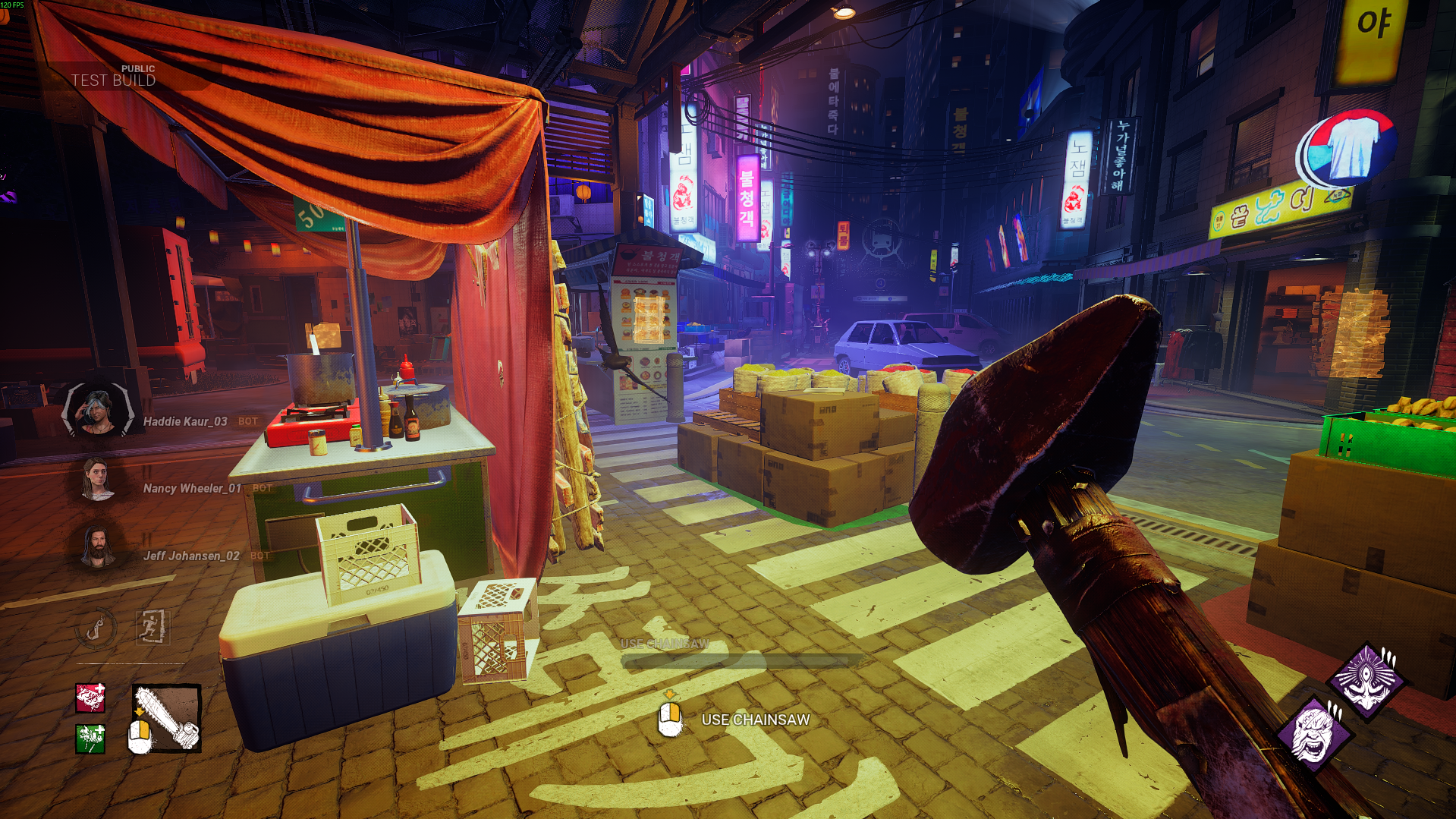Click the purple perk with the three-eyed mask
The height and width of the screenshot is (819, 1456).
pos(1366,681)
